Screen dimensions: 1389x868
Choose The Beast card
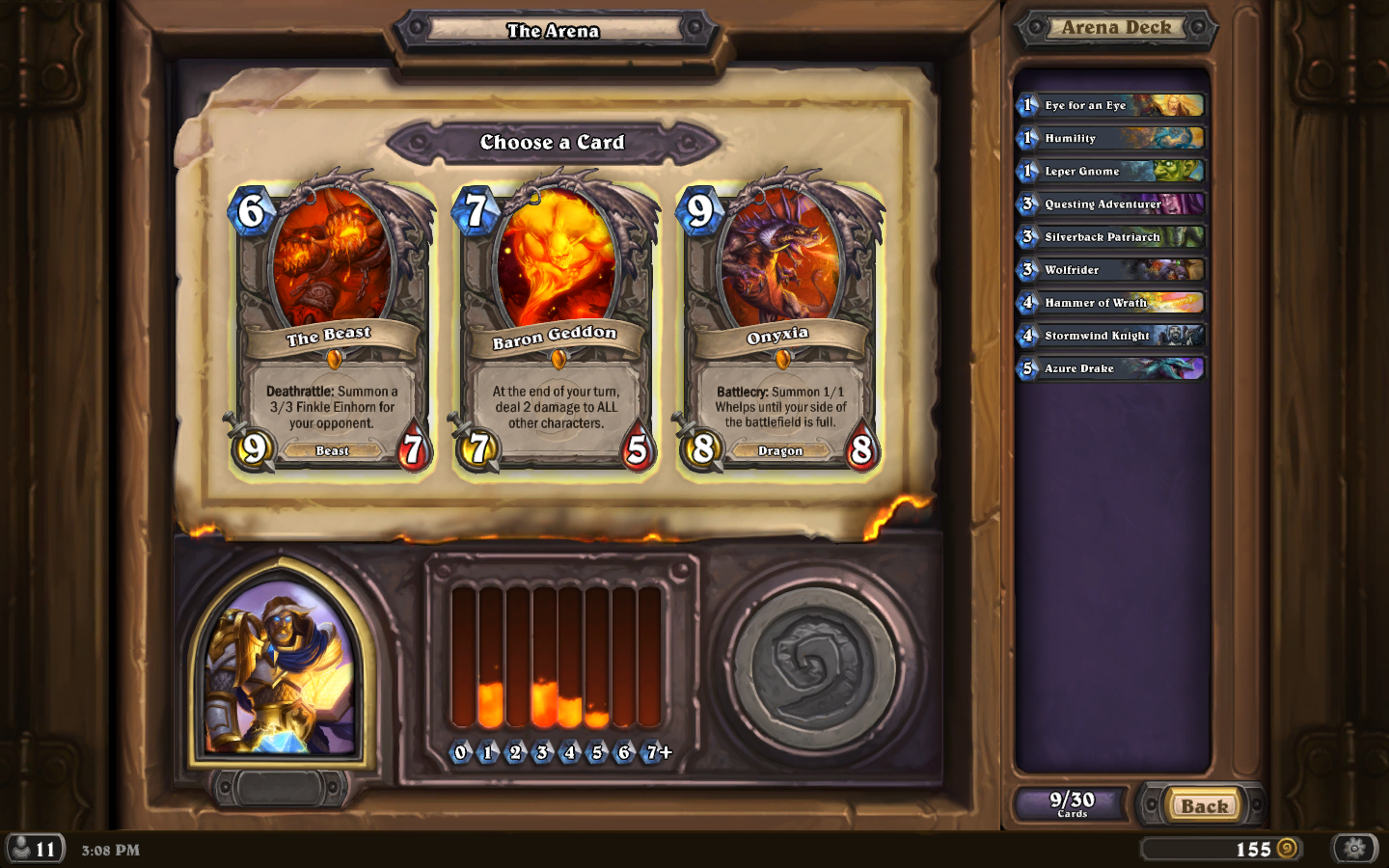click(x=331, y=328)
